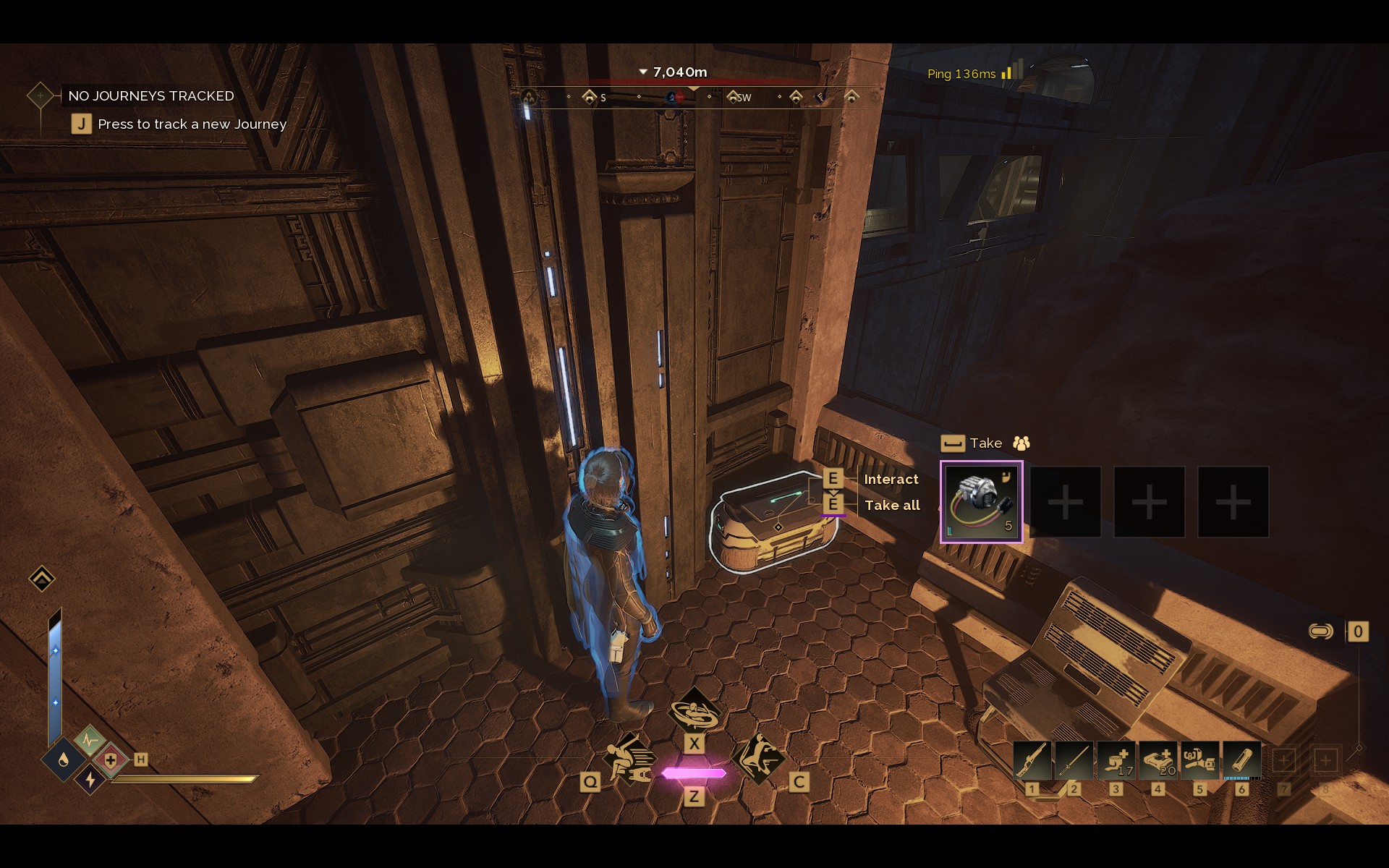Viewport: 1389px width, 868px height.
Task: Select the tool in hotbar slot 5
Action: tap(1199, 760)
